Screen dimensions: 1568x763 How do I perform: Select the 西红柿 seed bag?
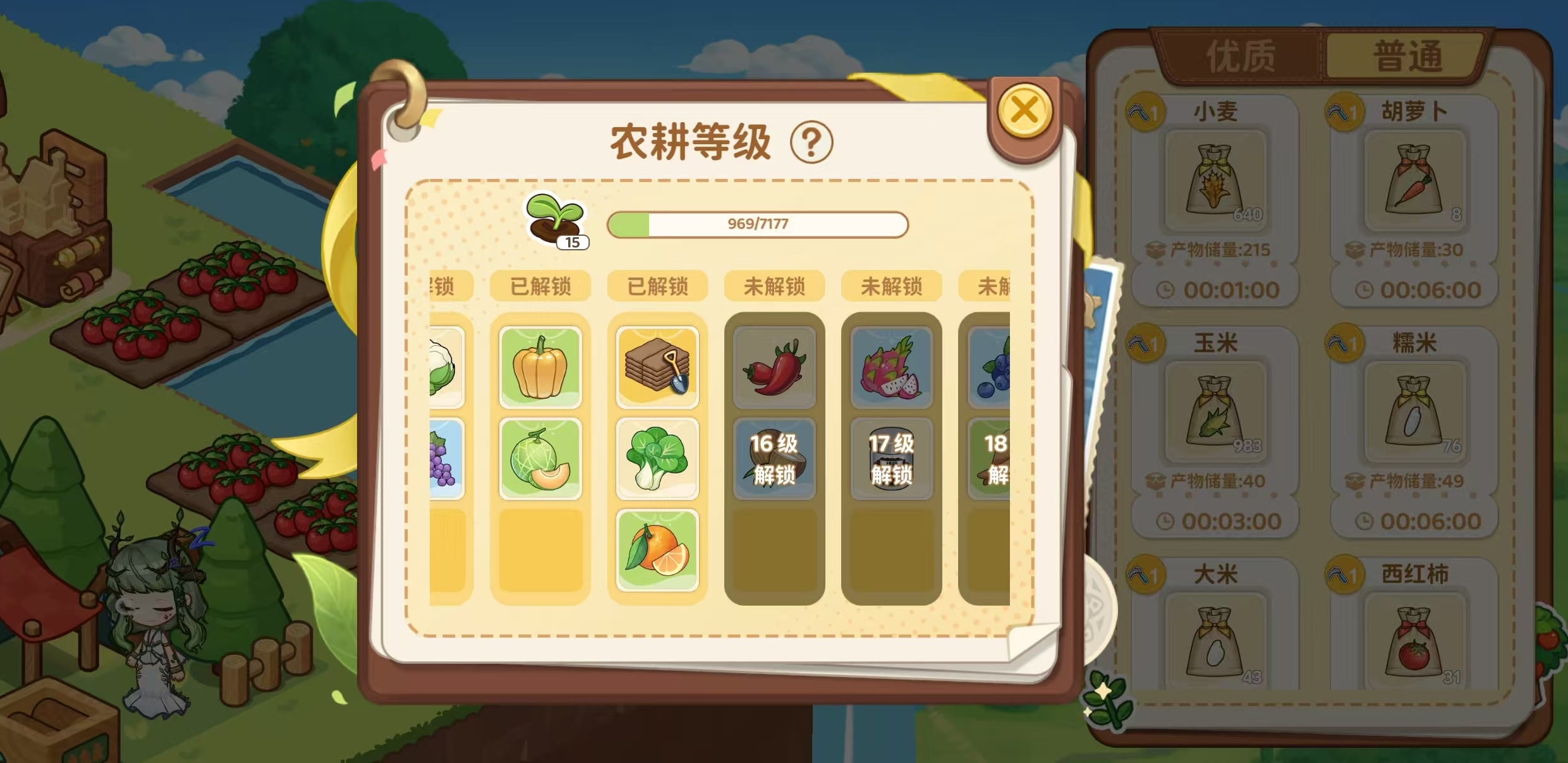tap(1414, 638)
